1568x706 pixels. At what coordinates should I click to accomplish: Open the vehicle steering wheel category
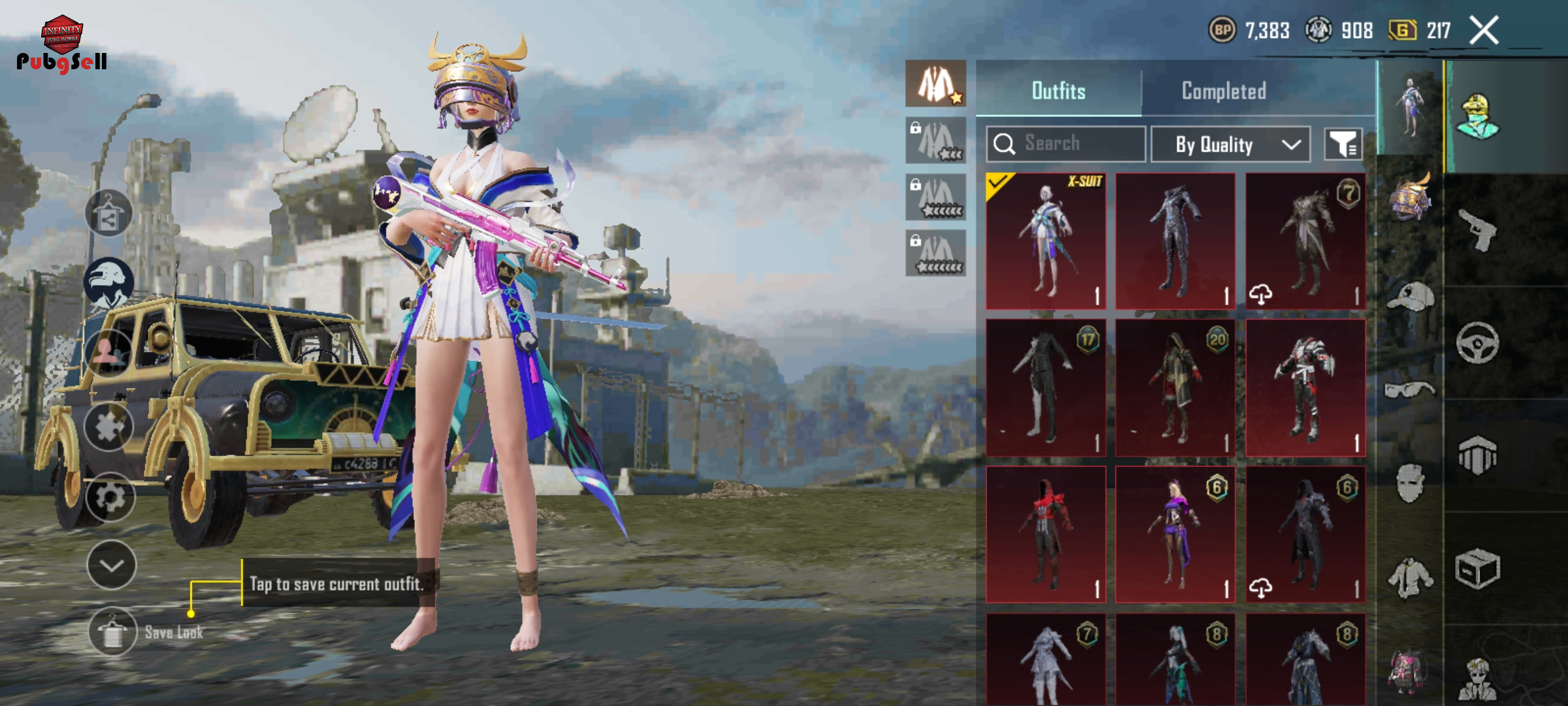(1478, 343)
